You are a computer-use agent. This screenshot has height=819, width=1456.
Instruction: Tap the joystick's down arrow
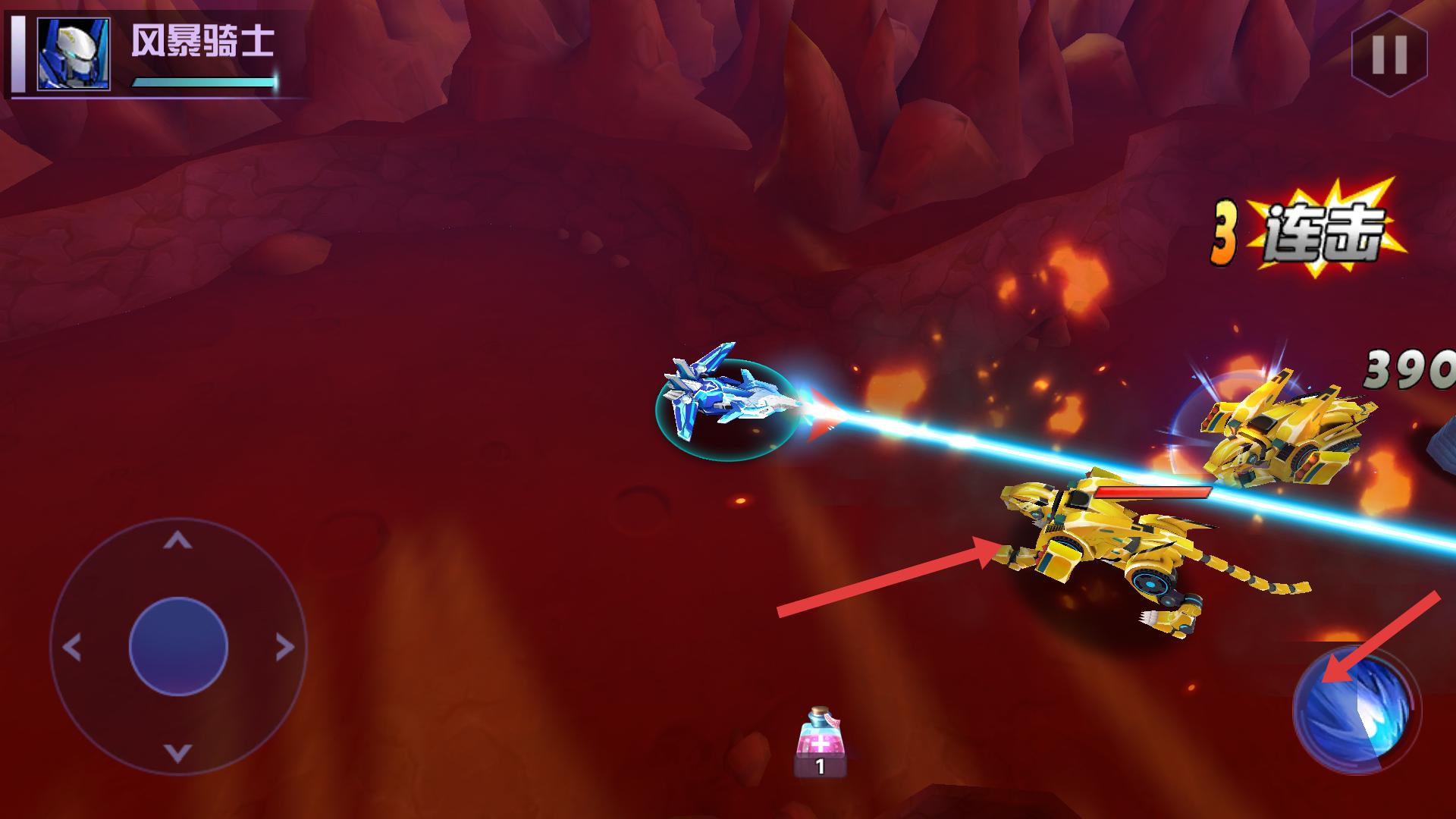(177, 753)
